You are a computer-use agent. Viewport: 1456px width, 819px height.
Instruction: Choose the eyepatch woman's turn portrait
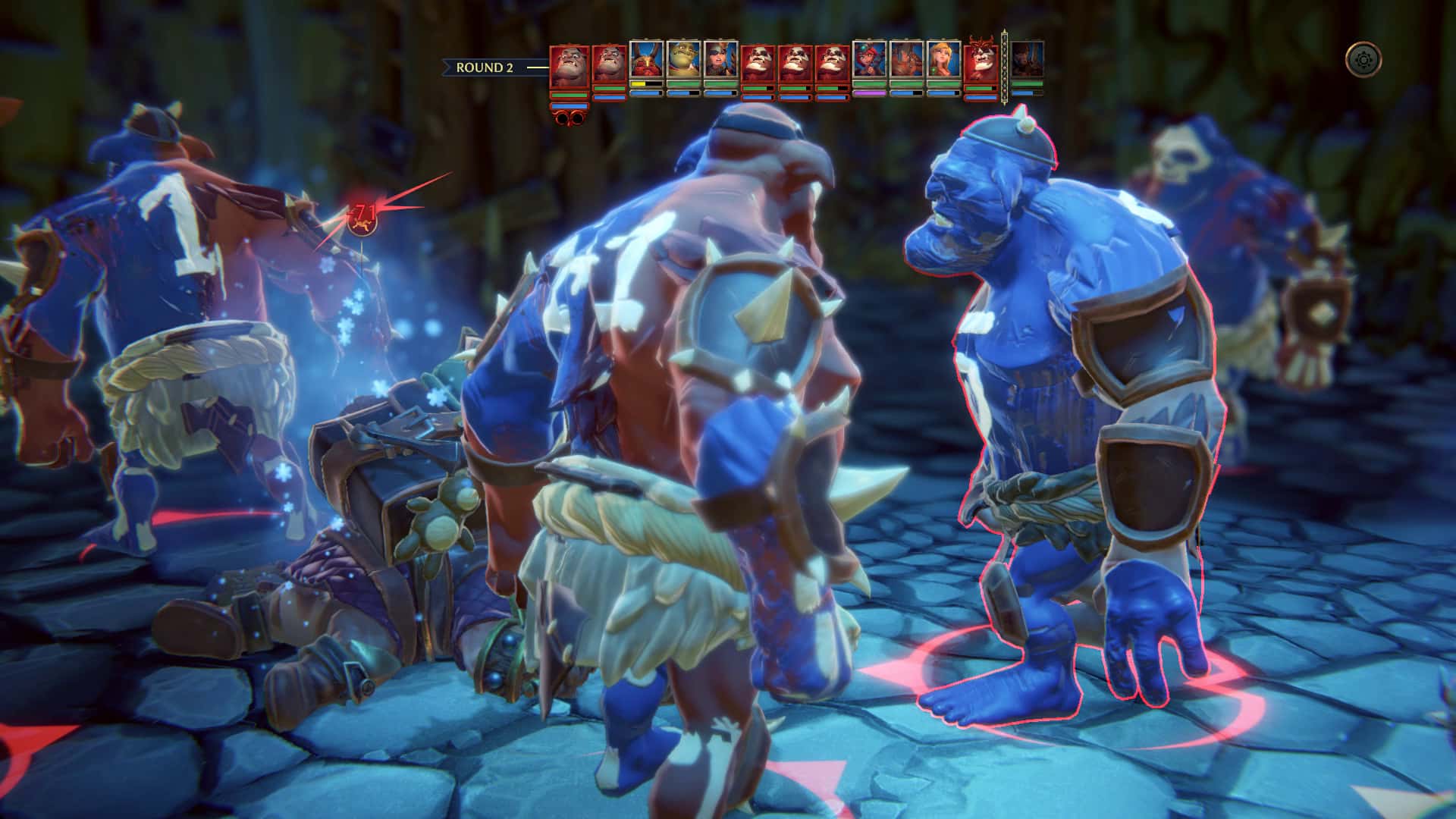tap(720, 60)
